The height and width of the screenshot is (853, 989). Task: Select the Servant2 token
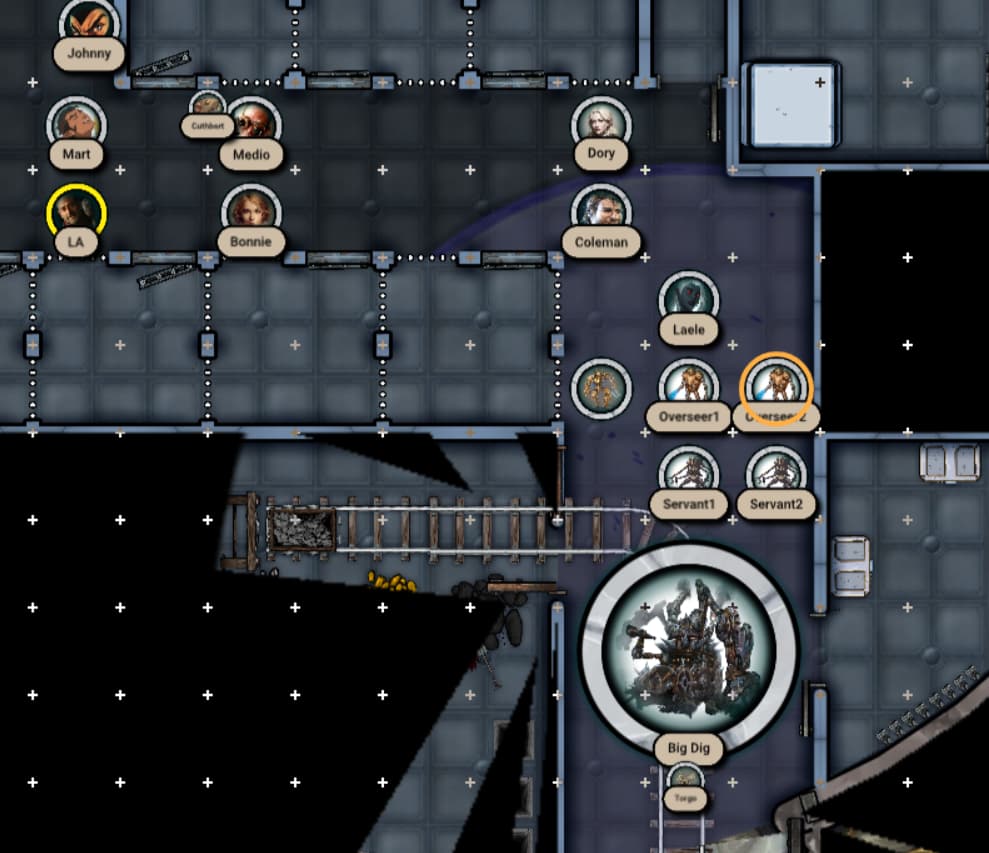point(776,473)
